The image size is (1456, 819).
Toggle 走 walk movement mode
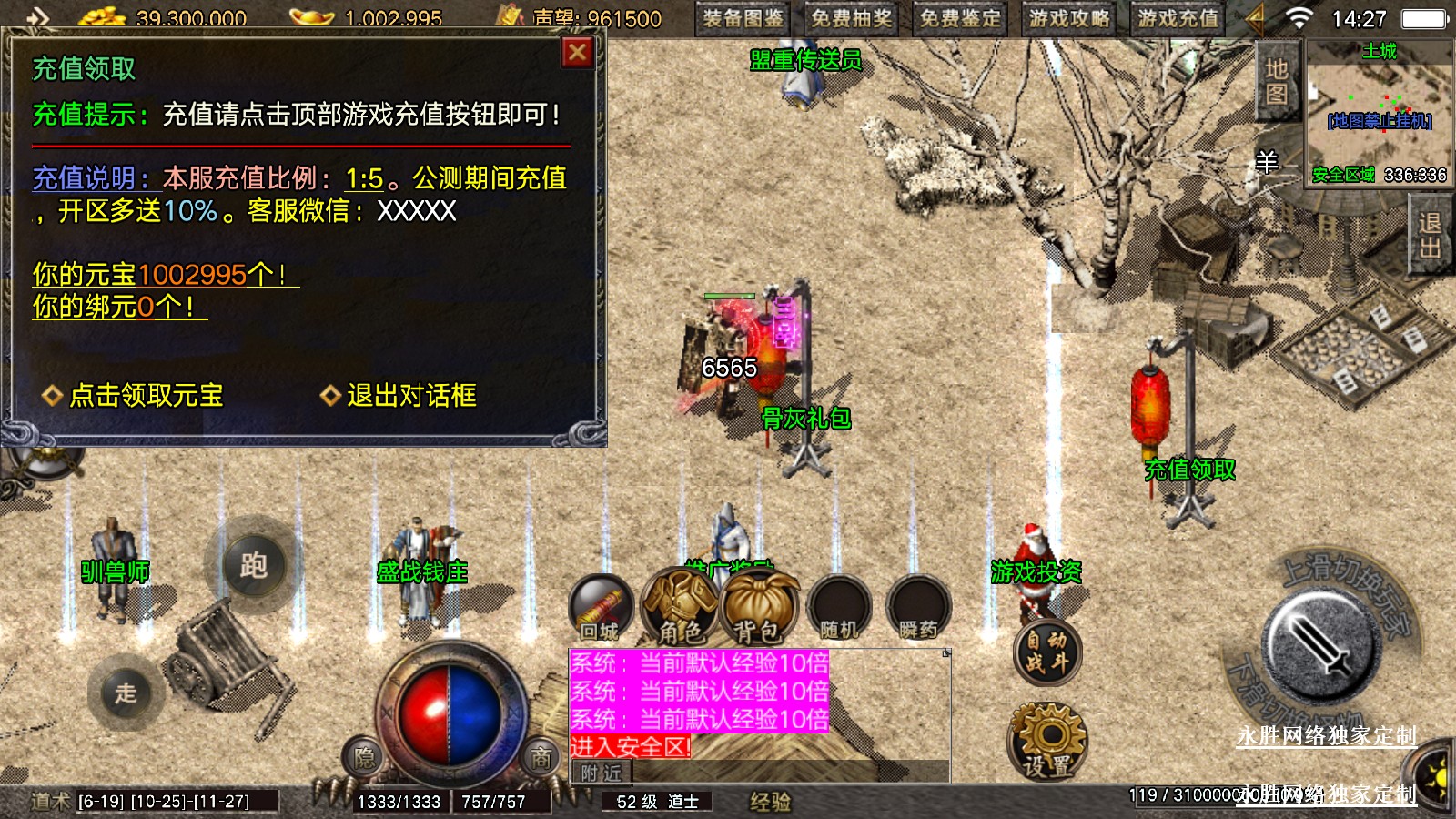click(x=126, y=693)
